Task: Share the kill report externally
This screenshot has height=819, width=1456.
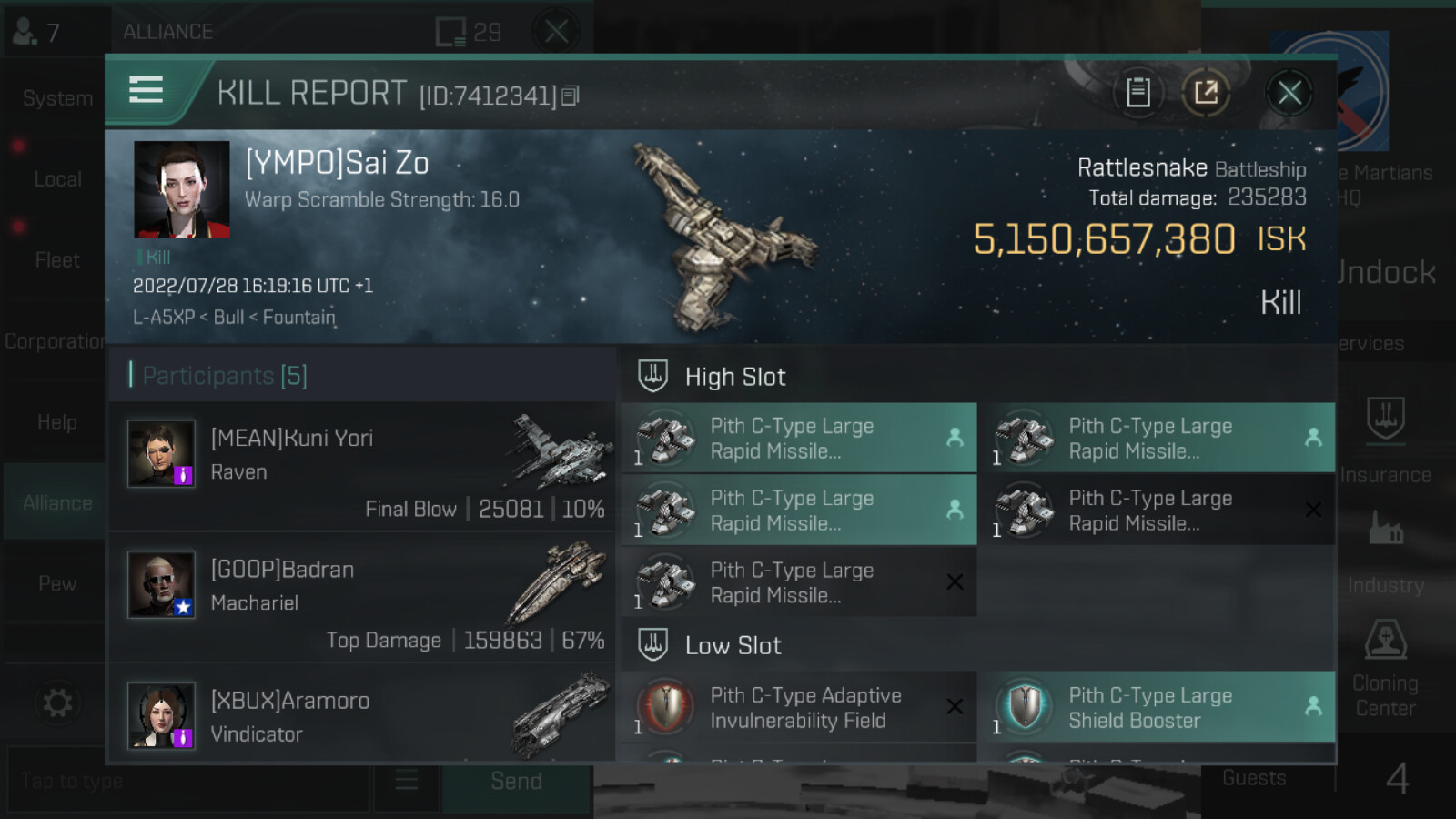Action: (1206, 93)
